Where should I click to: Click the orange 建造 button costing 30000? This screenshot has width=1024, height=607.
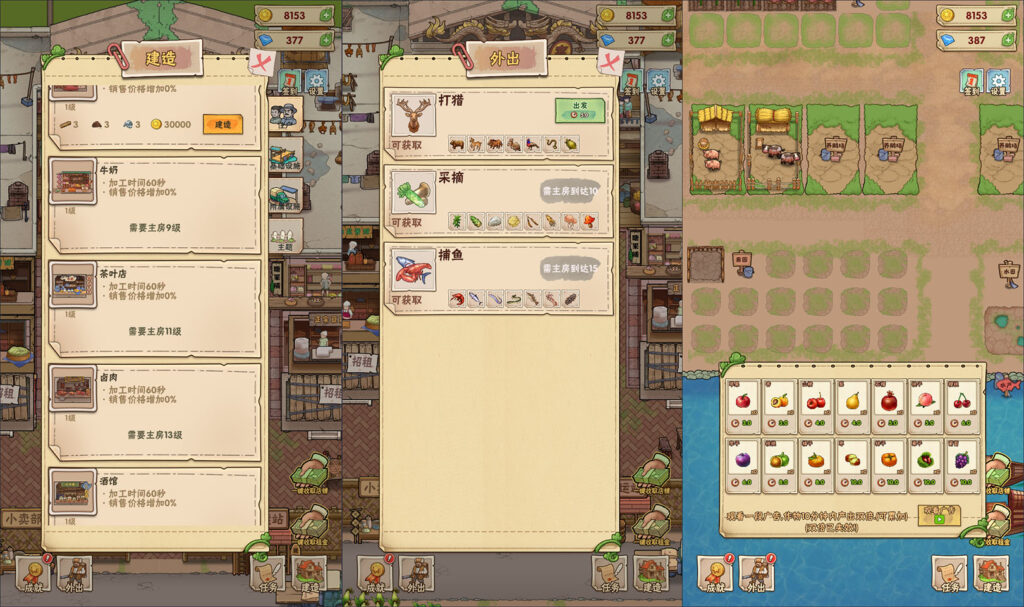pyautogui.click(x=223, y=124)
